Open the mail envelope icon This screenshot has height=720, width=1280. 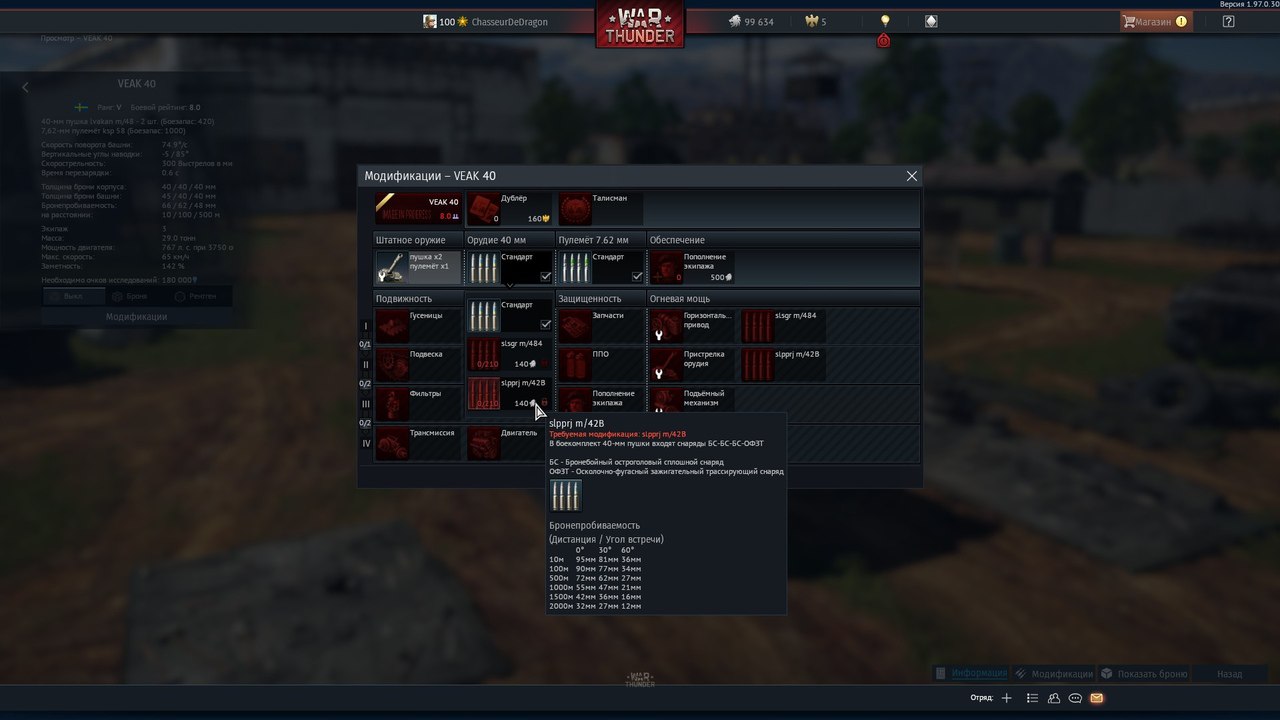point(1096,698)
